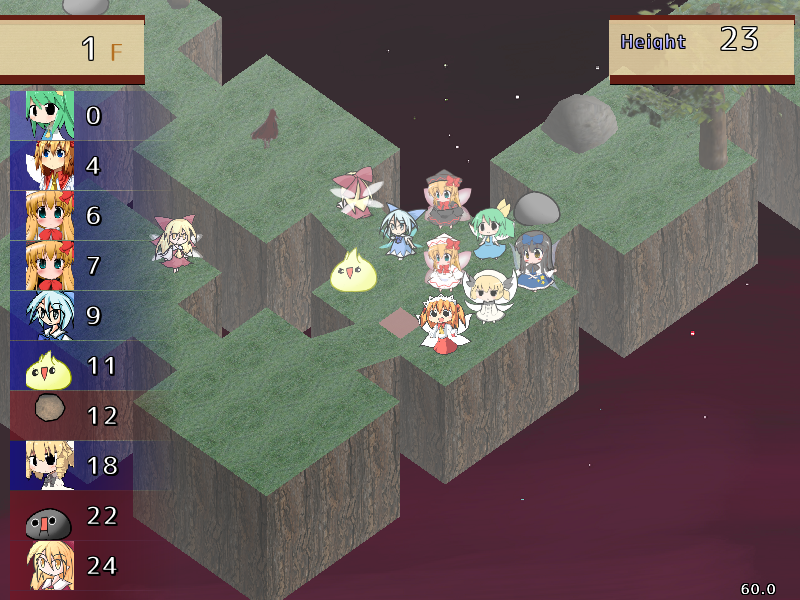Select the blue-haired fairy turn portrait
Viewport: 800px width, 600px height.
click(x=42, y=316)
